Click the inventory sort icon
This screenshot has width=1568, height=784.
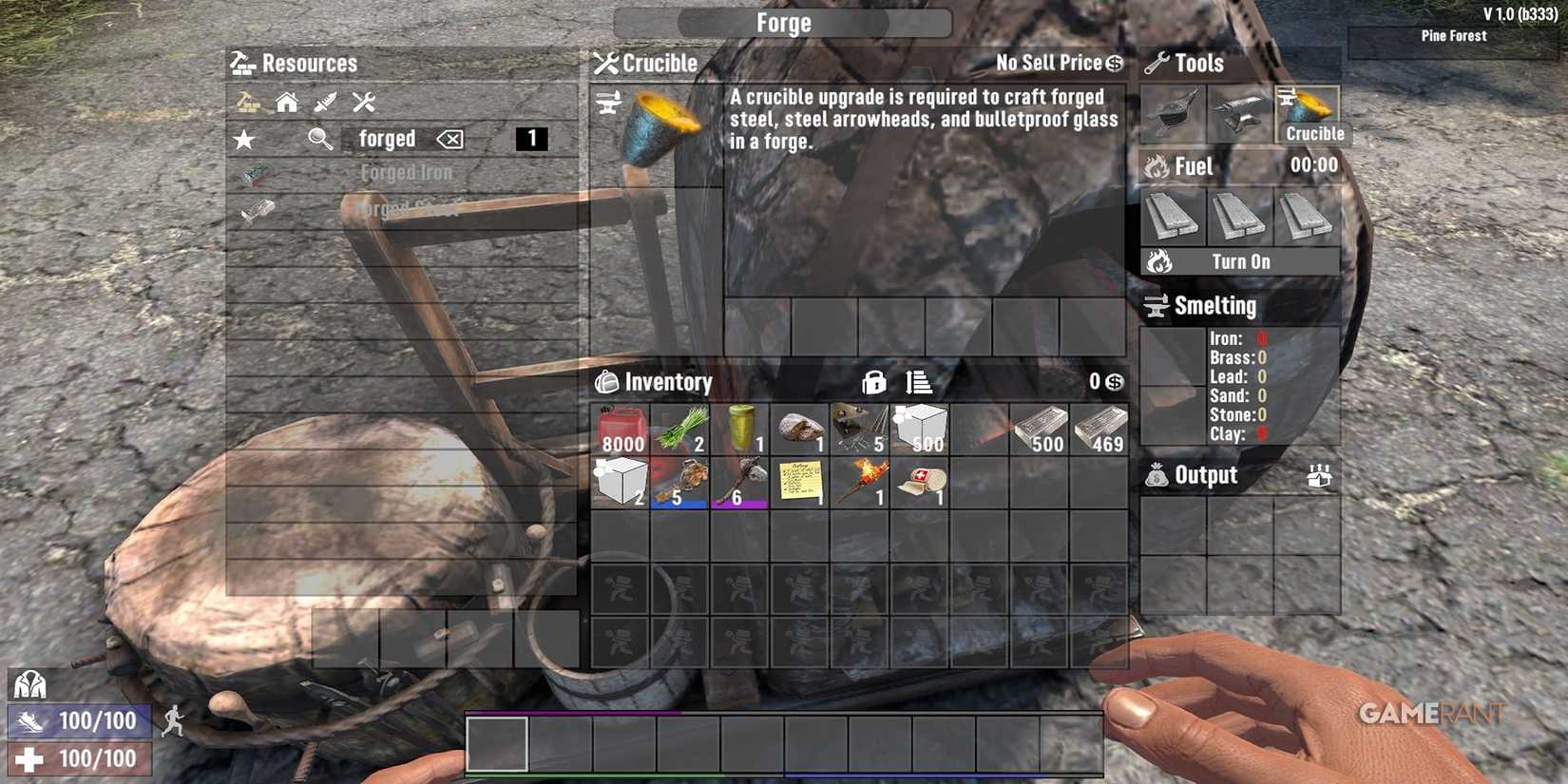tap(915, 384)
